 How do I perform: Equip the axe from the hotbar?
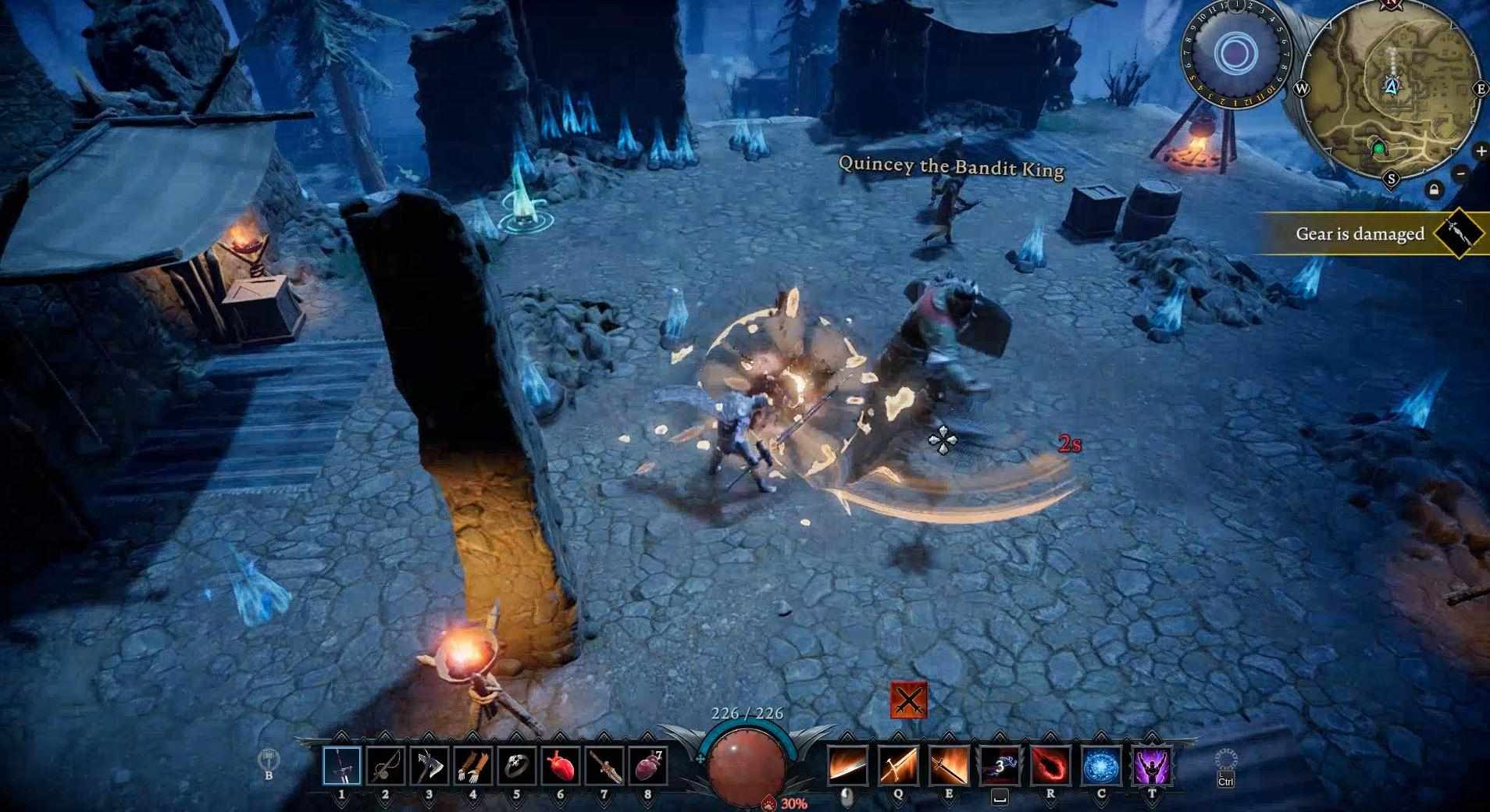click(x=429, y=766)
